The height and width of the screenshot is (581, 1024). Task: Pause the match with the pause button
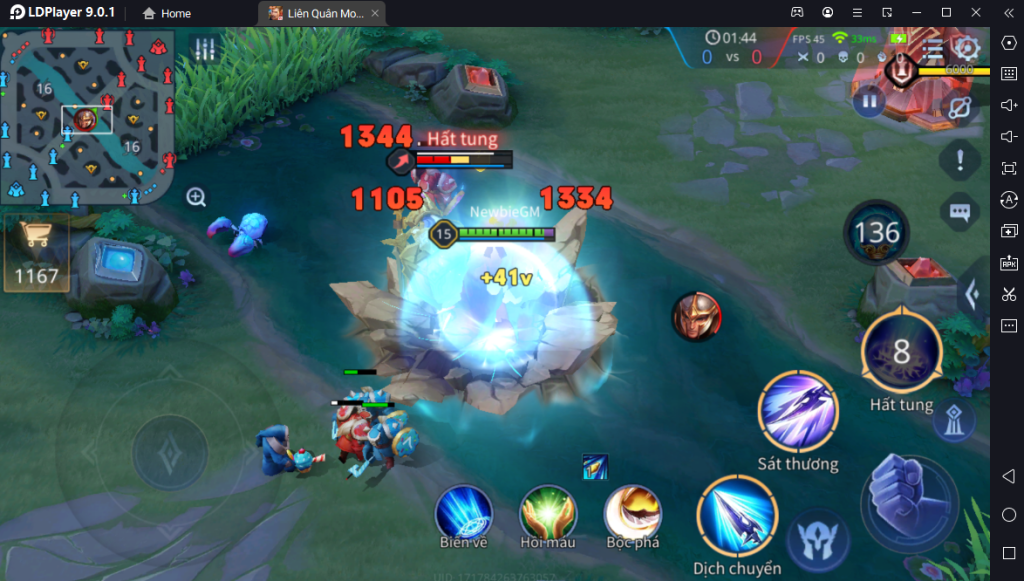tap(869, 100)
